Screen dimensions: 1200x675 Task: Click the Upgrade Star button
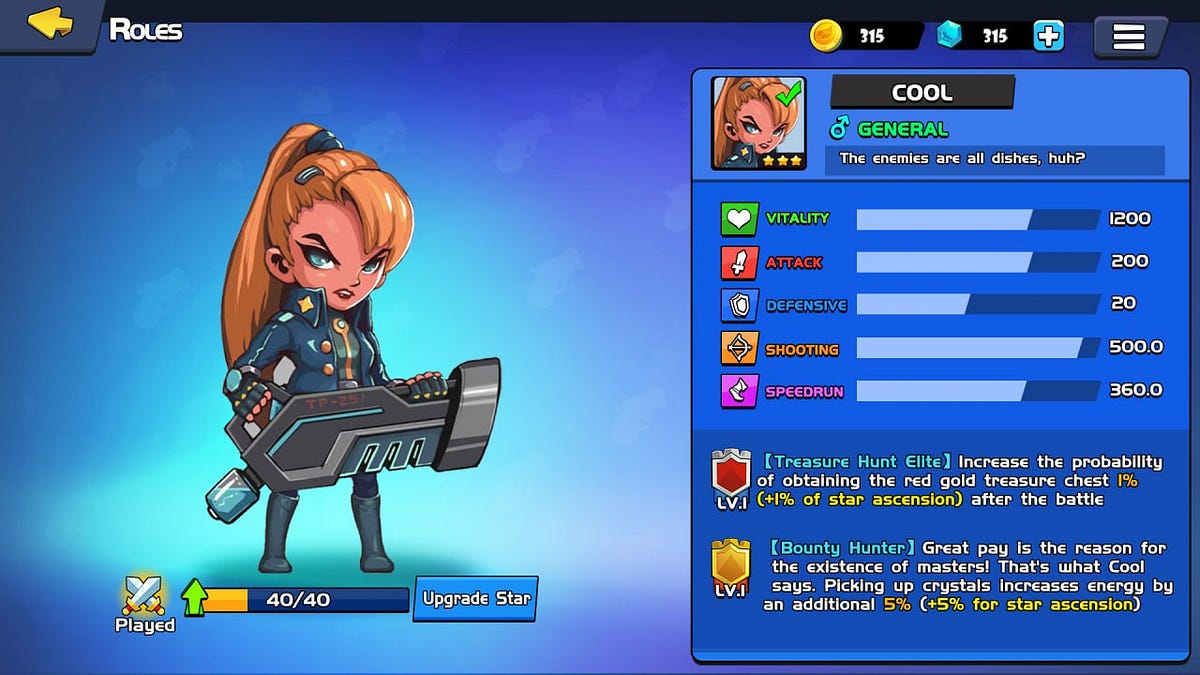tap(476, 599)
